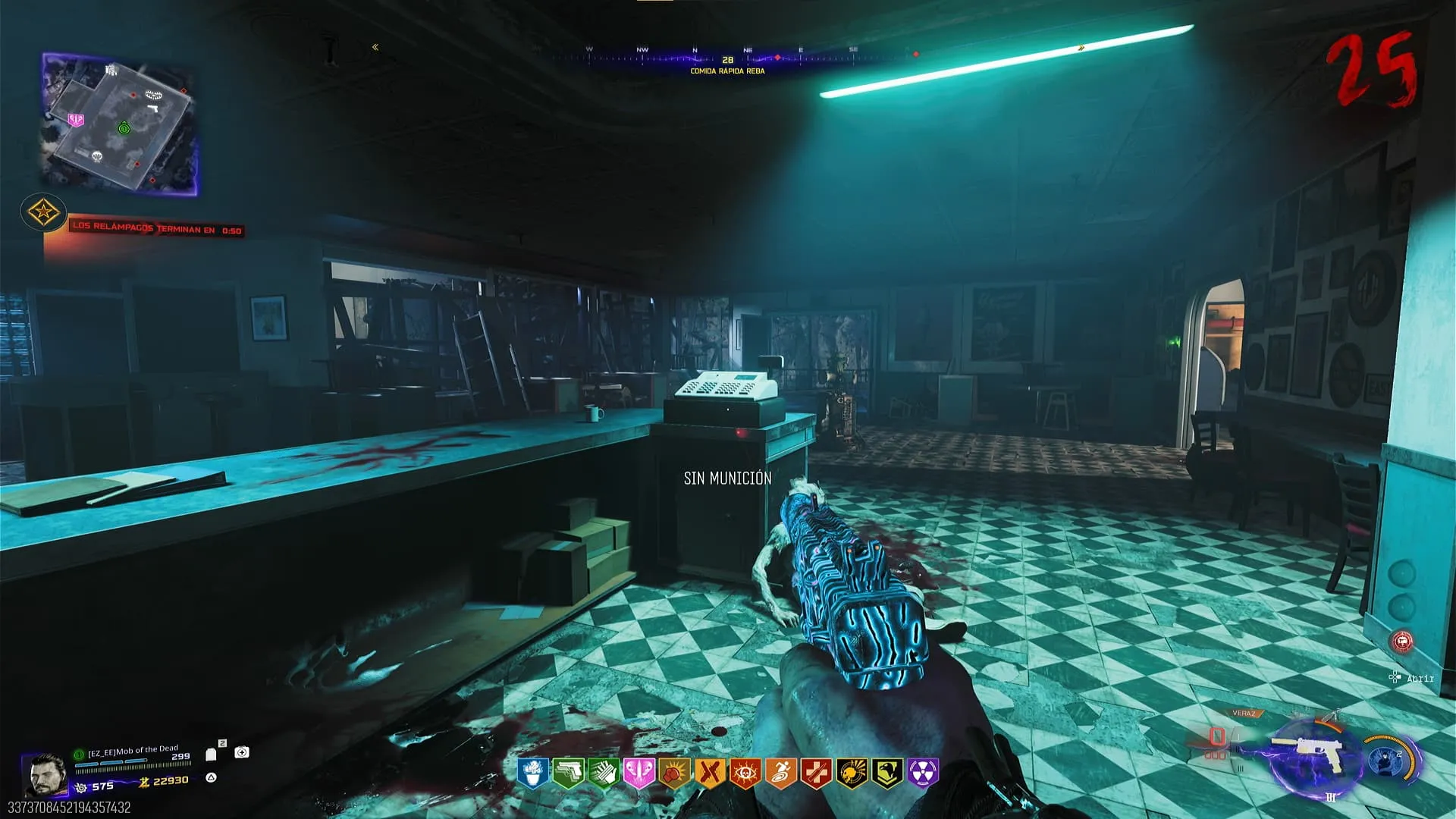The height and width of the screenshot is (819, 1456).
Task: Select the armor plate inventory icon
Action: click(x=212, y=754)
